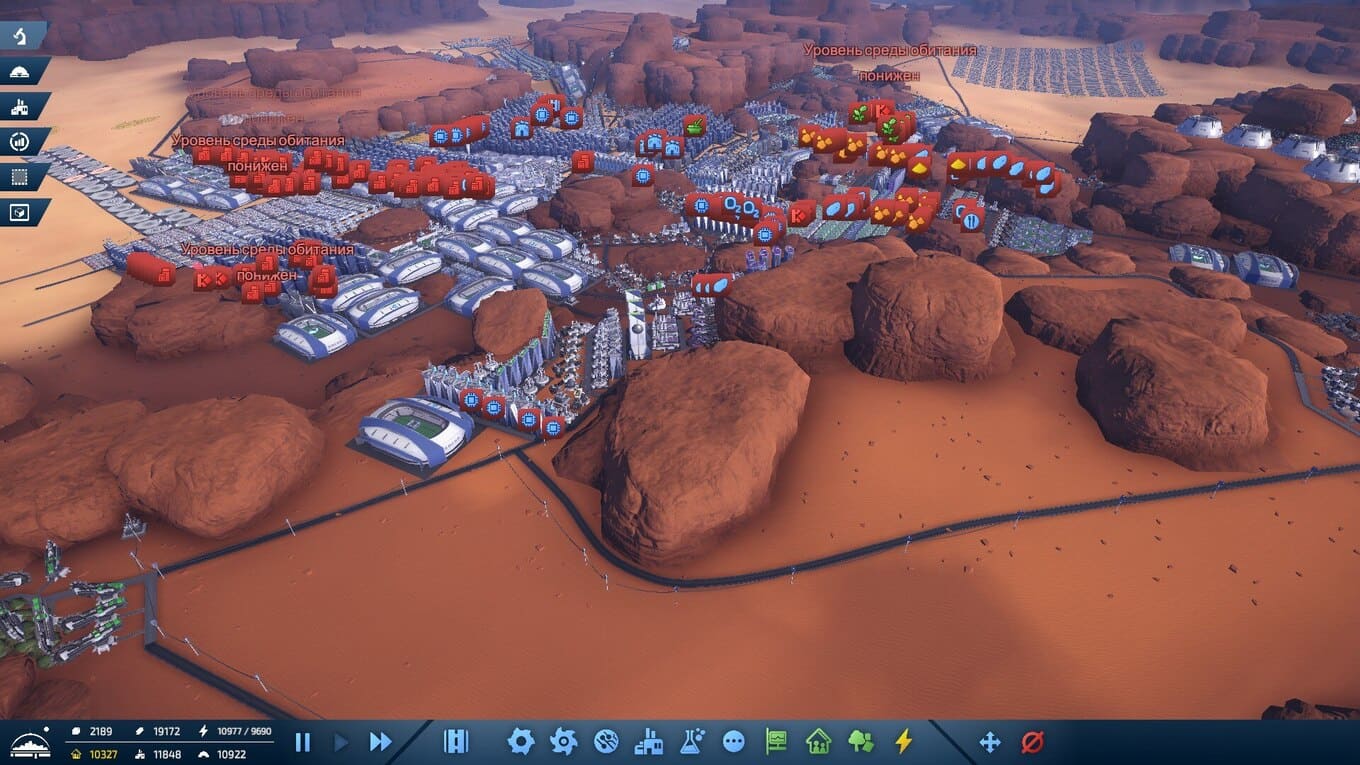The width and height of the screenshot is (1360, 765).
Task: Choose the green trees build category
Action: (x=860, y=741)
